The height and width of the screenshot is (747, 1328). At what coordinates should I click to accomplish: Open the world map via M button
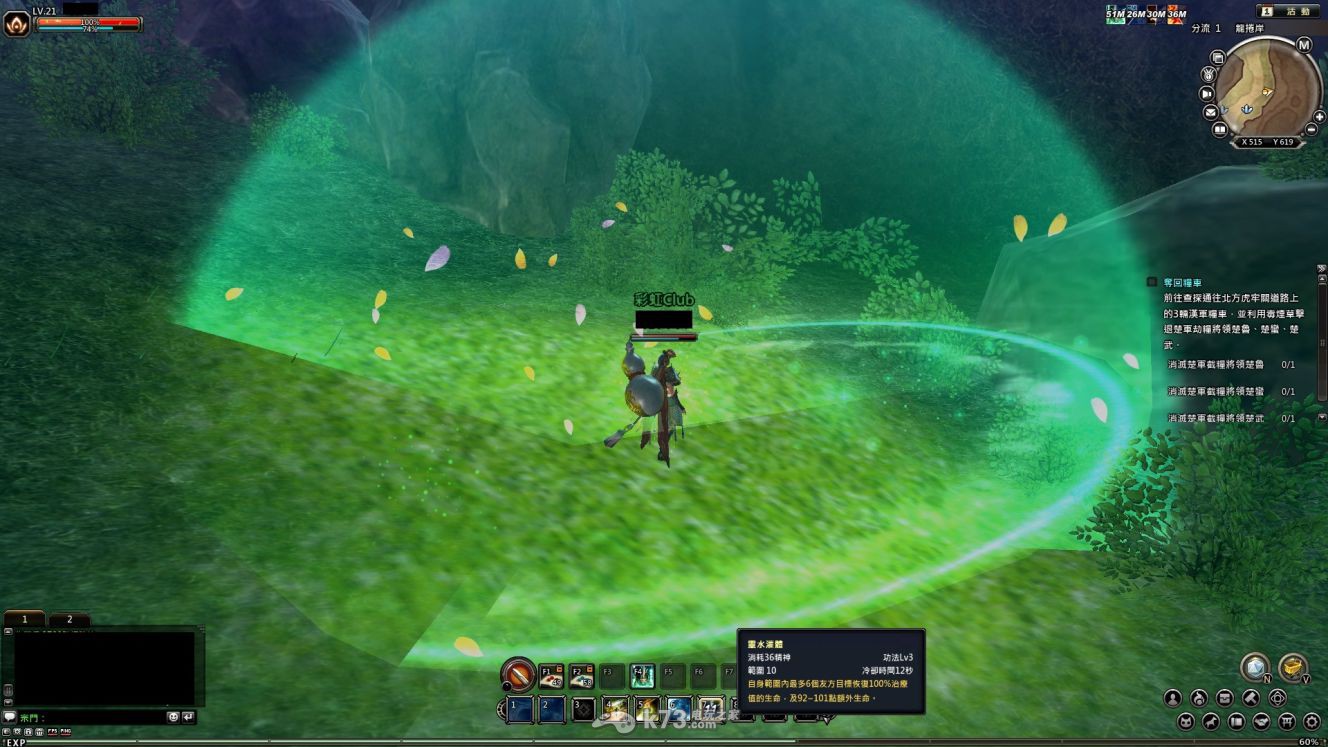[1304, 45]
